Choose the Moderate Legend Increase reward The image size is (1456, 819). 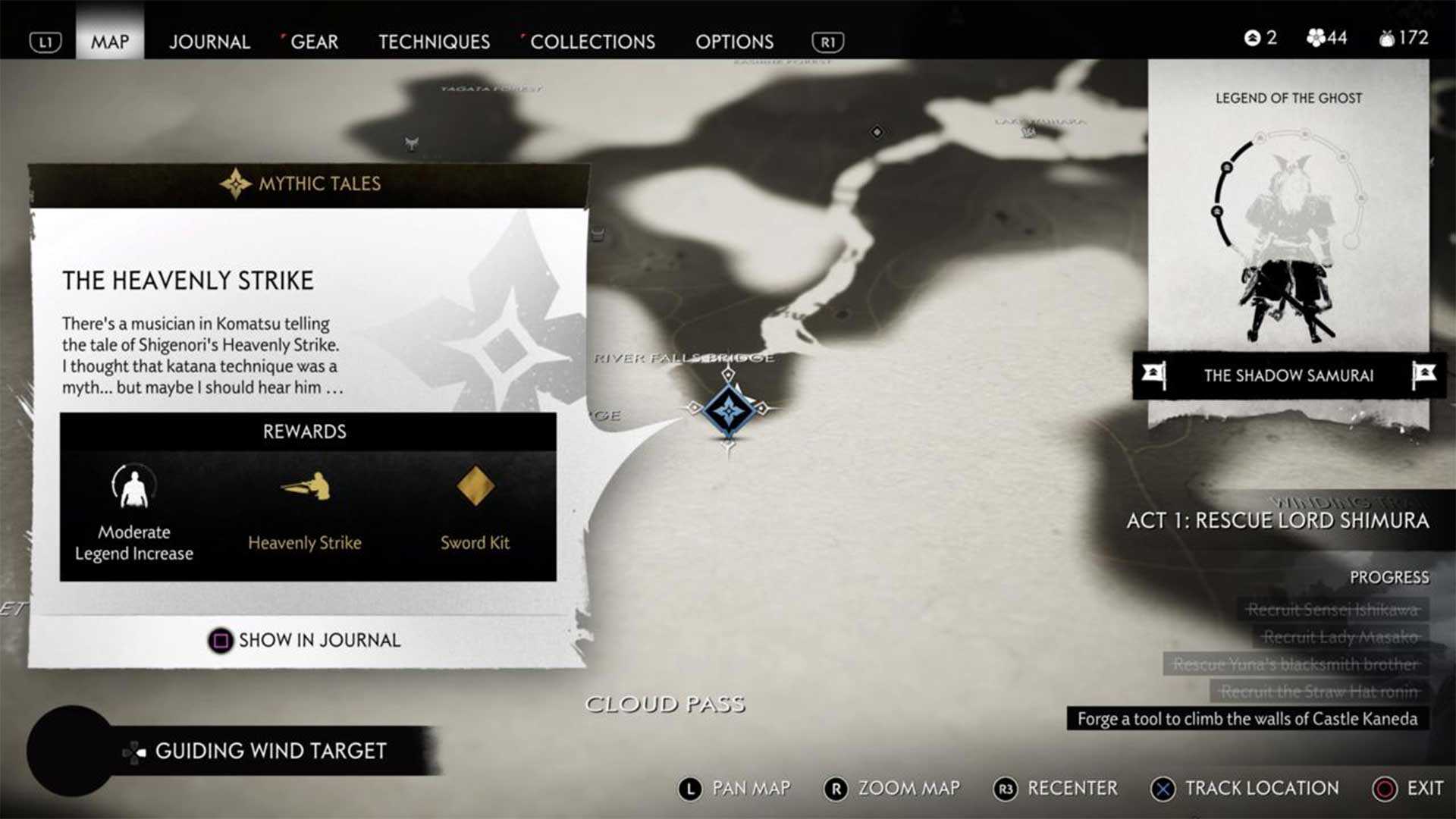134,487
